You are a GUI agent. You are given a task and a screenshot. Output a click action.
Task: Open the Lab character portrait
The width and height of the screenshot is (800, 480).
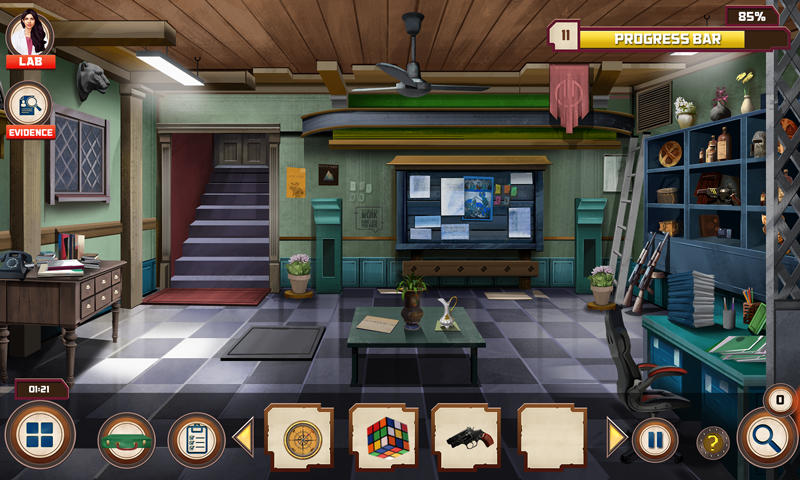30,38
